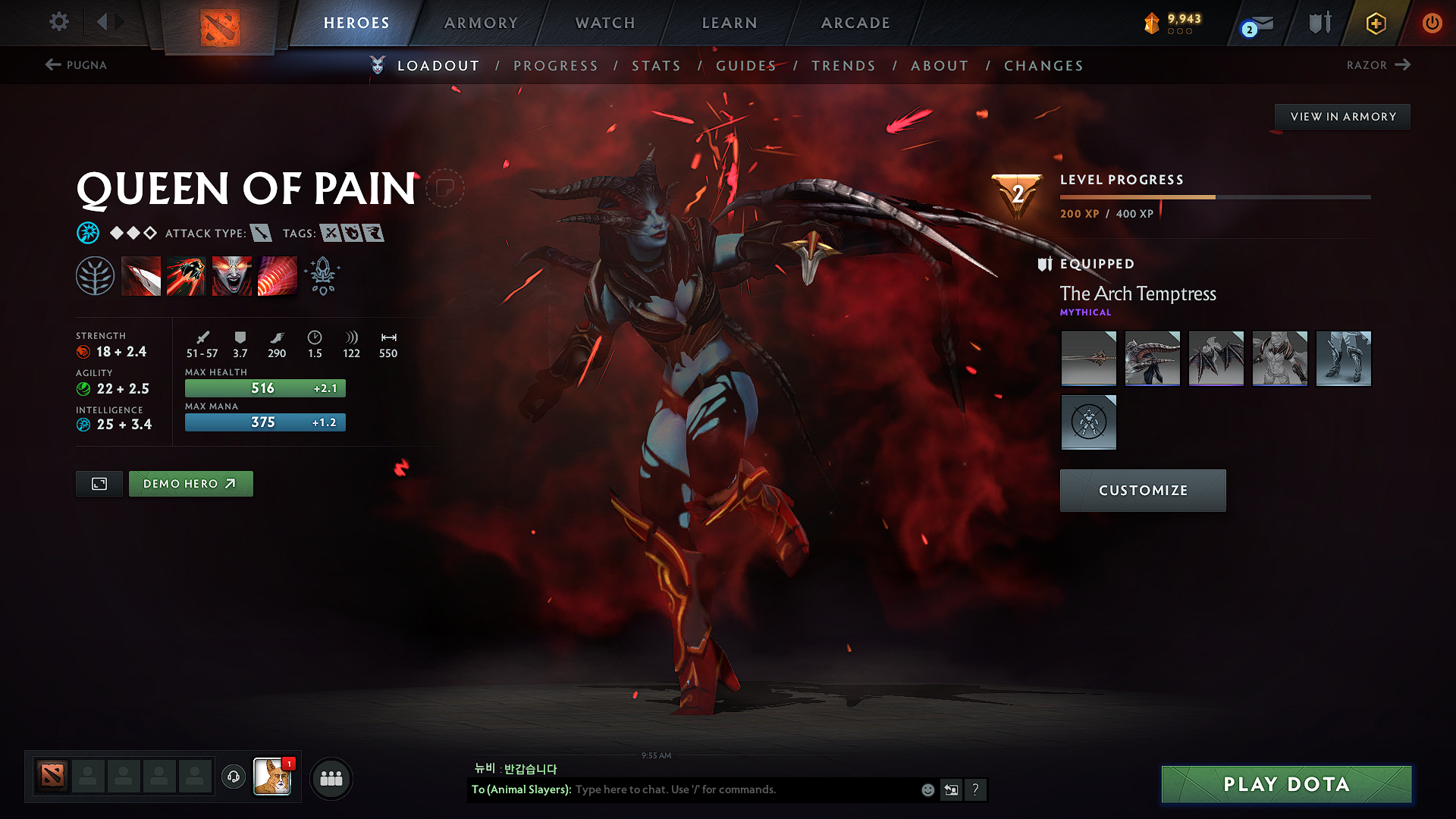
Task: Click the Blink ability icon
Action: pyautogui.click(x=187, y=275)
